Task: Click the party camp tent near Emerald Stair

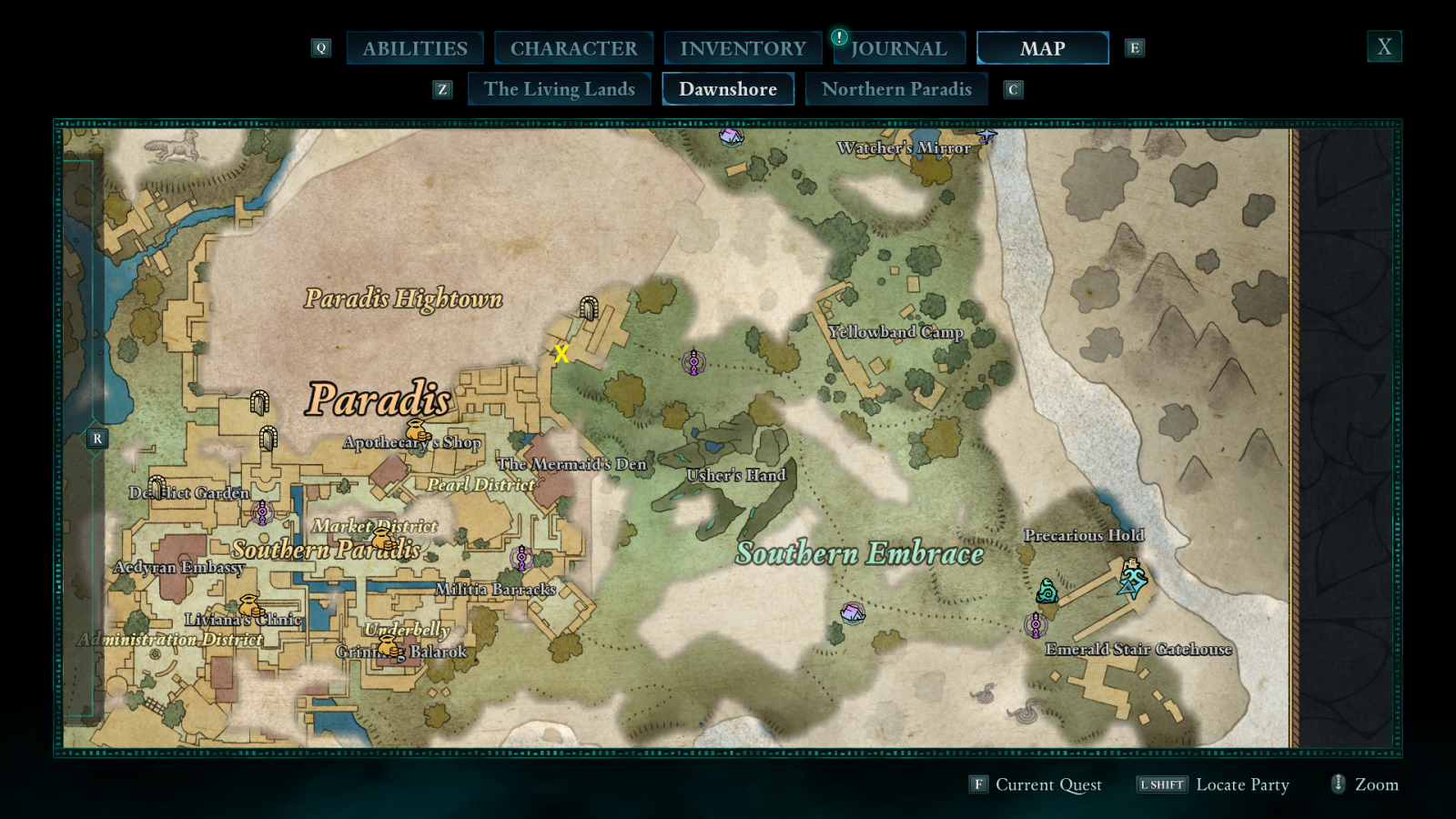Action: point(853,612)
